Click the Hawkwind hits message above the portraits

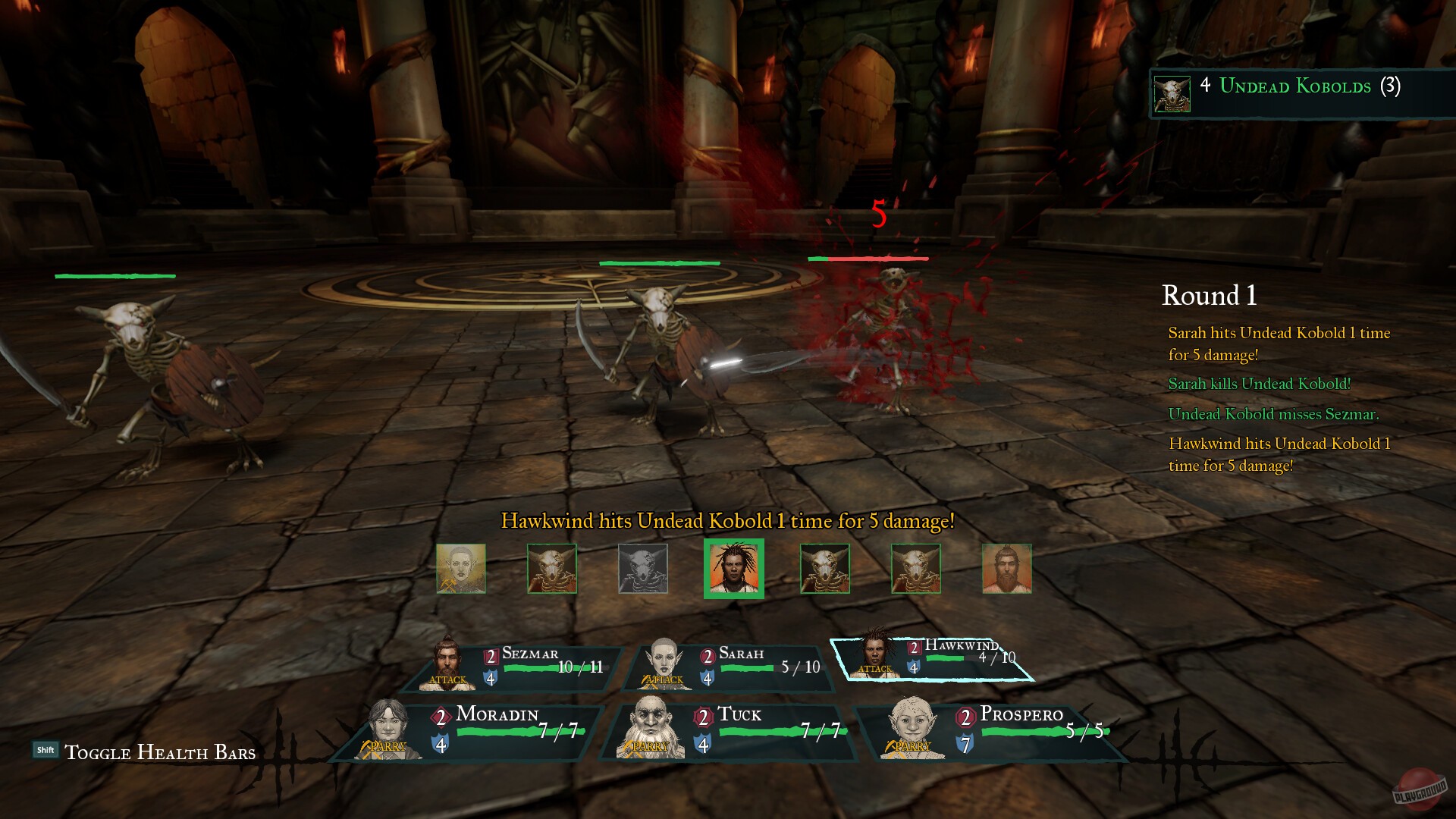coord(727,522)
